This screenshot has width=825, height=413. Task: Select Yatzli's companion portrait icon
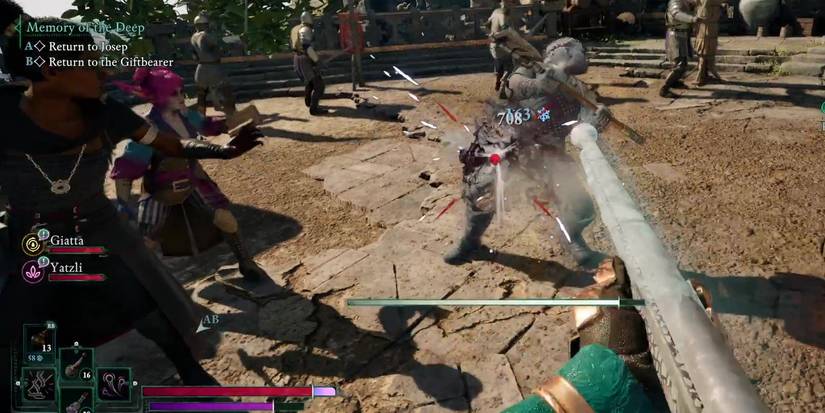(x=33, y=271)
